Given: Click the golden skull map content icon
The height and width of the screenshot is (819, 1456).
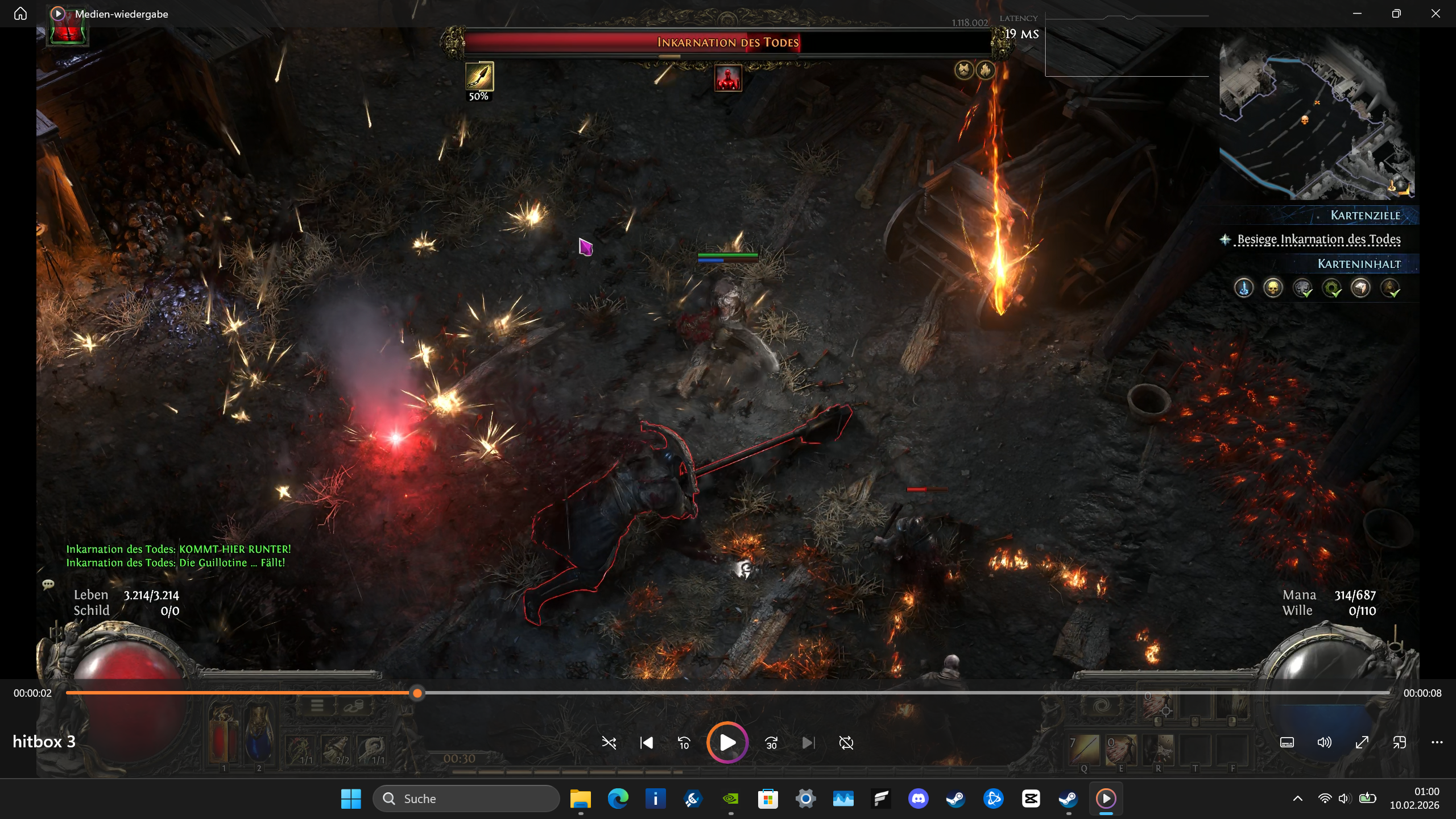Looking at the screenshot, I should 1273,288.
